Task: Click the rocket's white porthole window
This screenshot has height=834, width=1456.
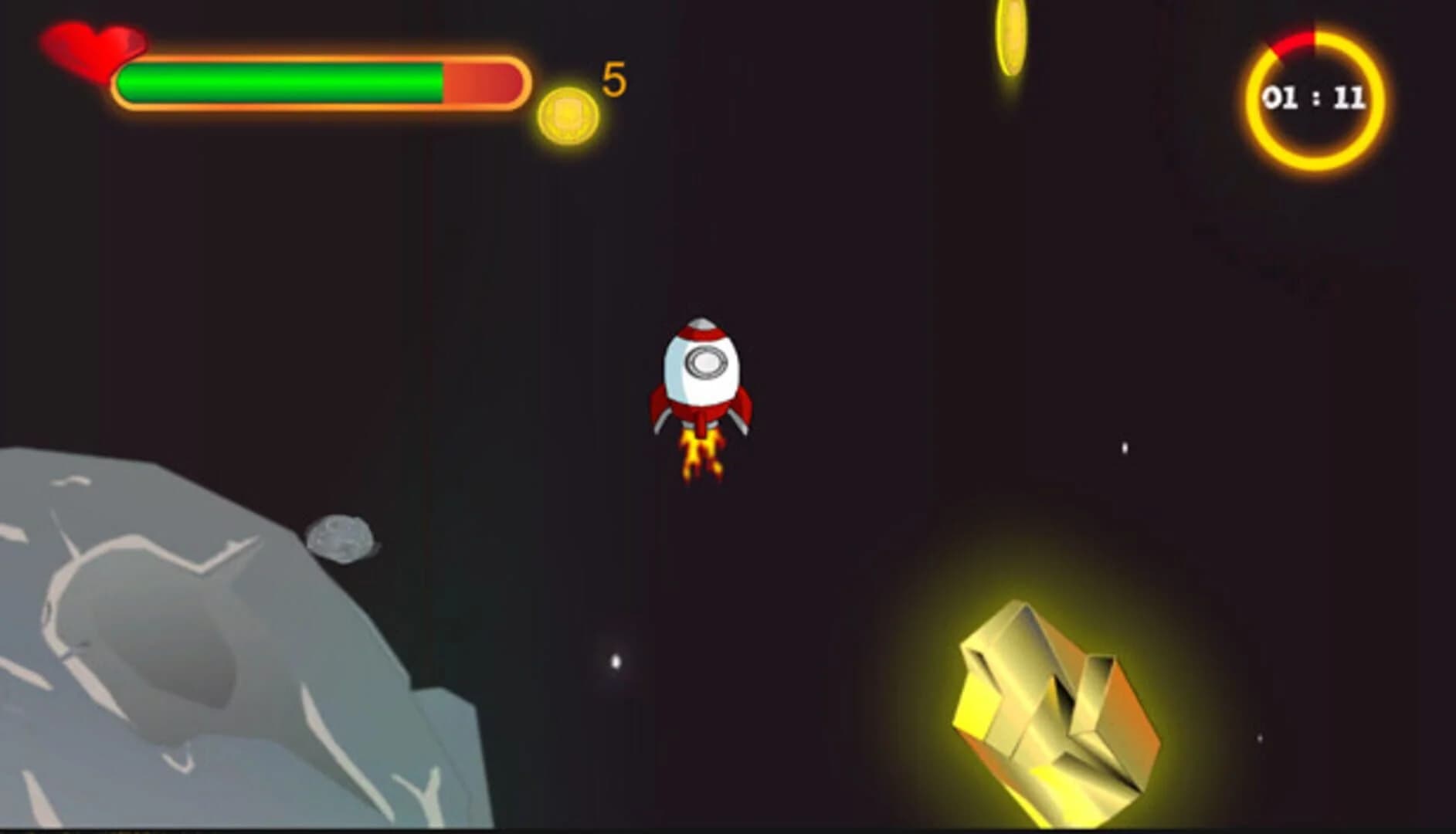Action: (705, 361)
